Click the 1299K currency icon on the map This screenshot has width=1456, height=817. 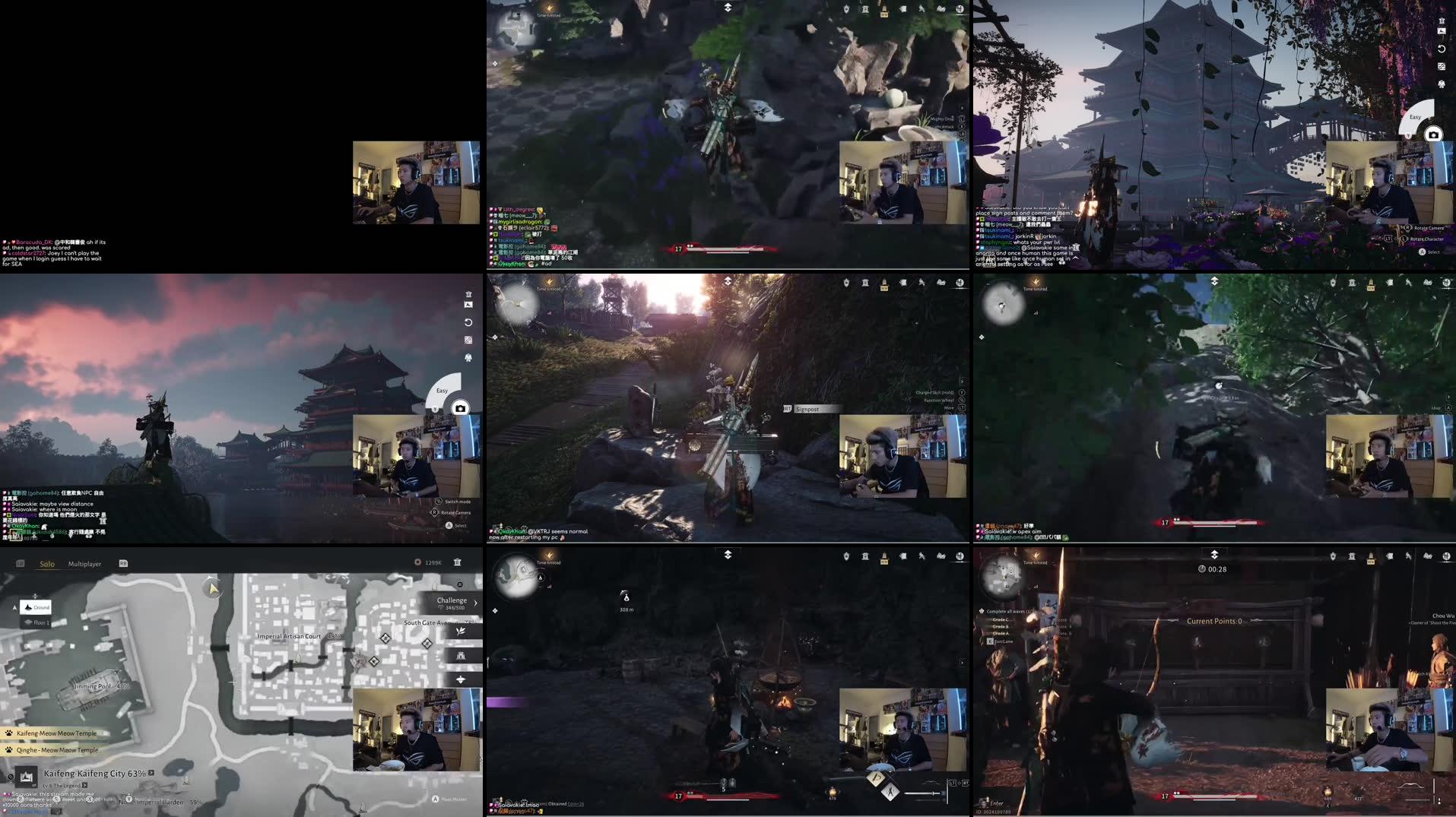417,563
